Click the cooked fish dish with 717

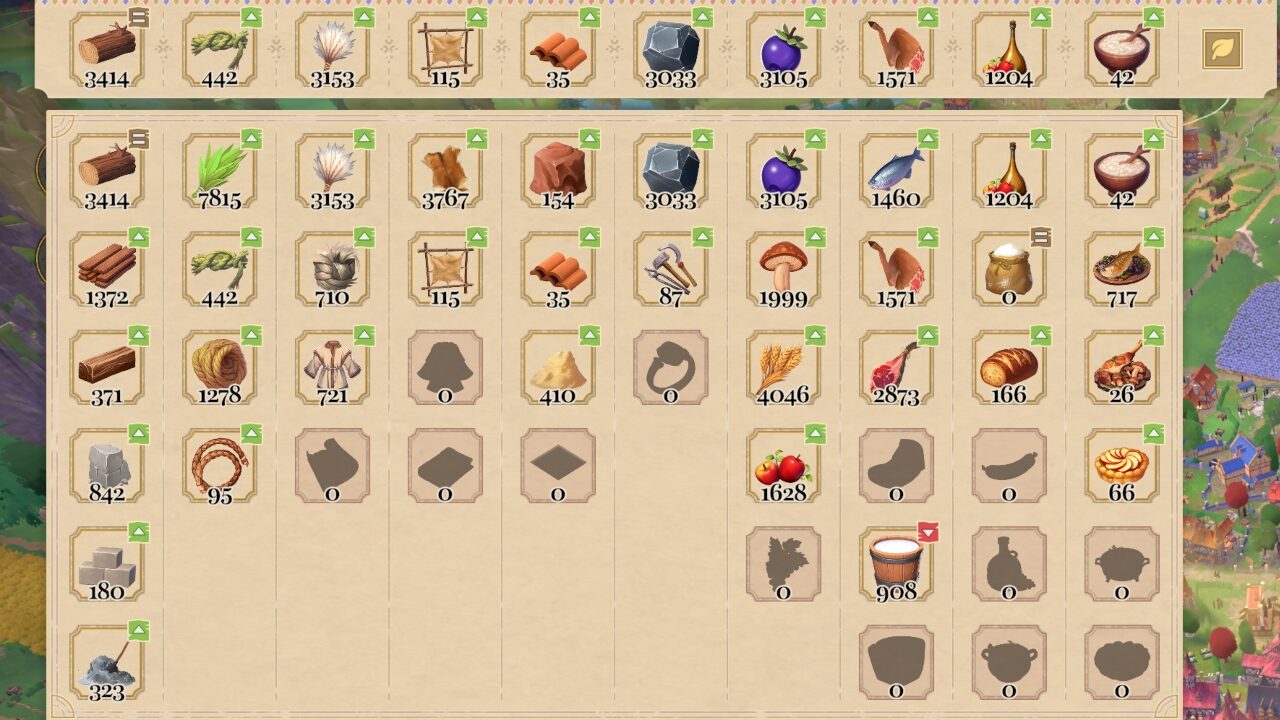1122,268
